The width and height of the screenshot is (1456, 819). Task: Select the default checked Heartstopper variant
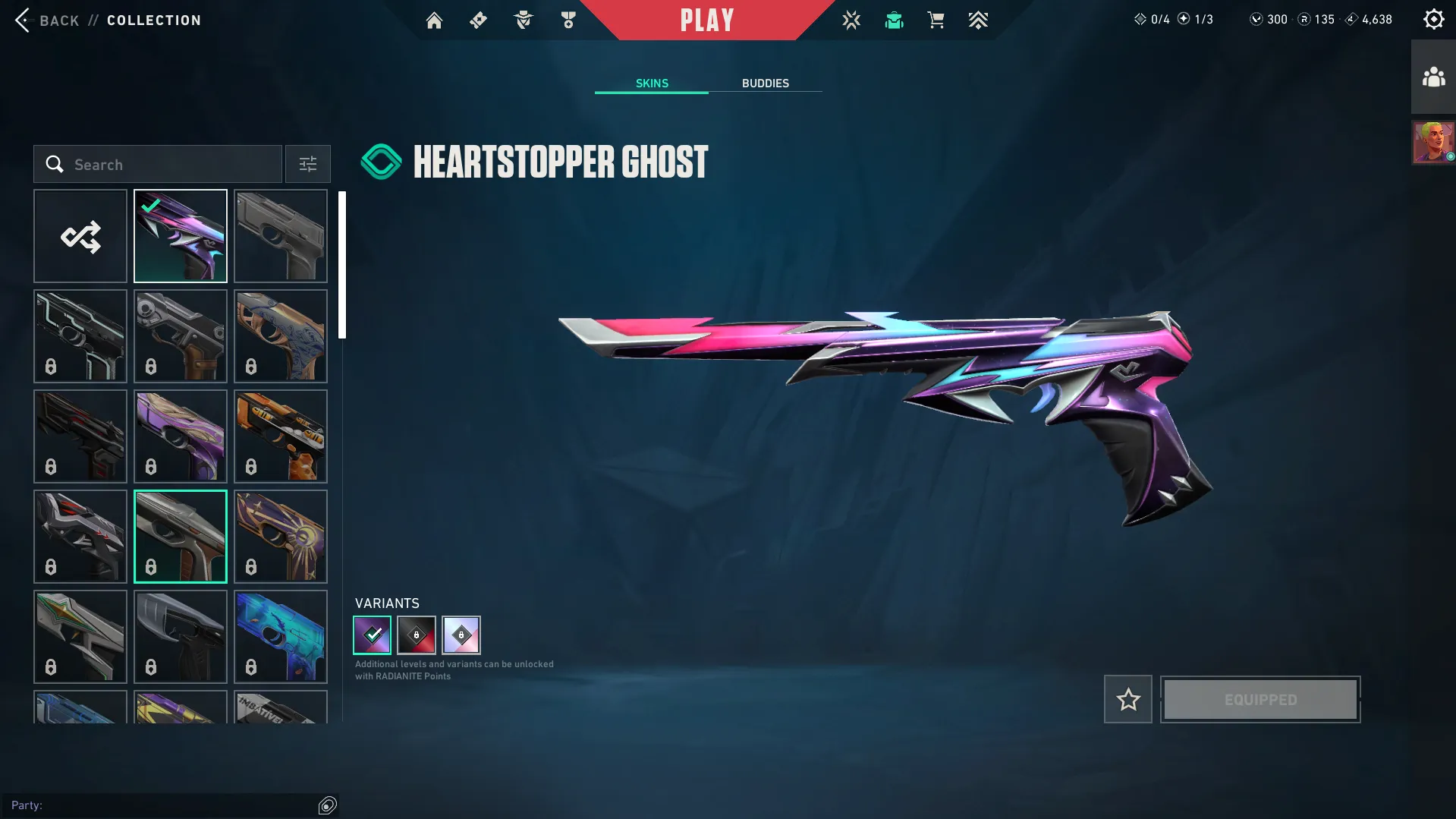point(372,635)
